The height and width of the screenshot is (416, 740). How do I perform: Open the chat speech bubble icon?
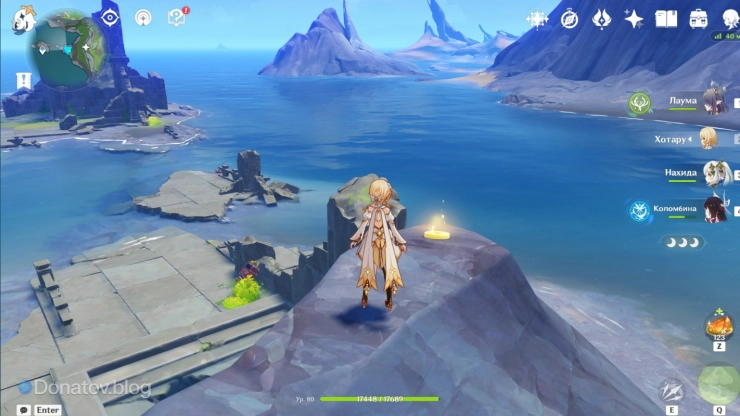[23, 409]
